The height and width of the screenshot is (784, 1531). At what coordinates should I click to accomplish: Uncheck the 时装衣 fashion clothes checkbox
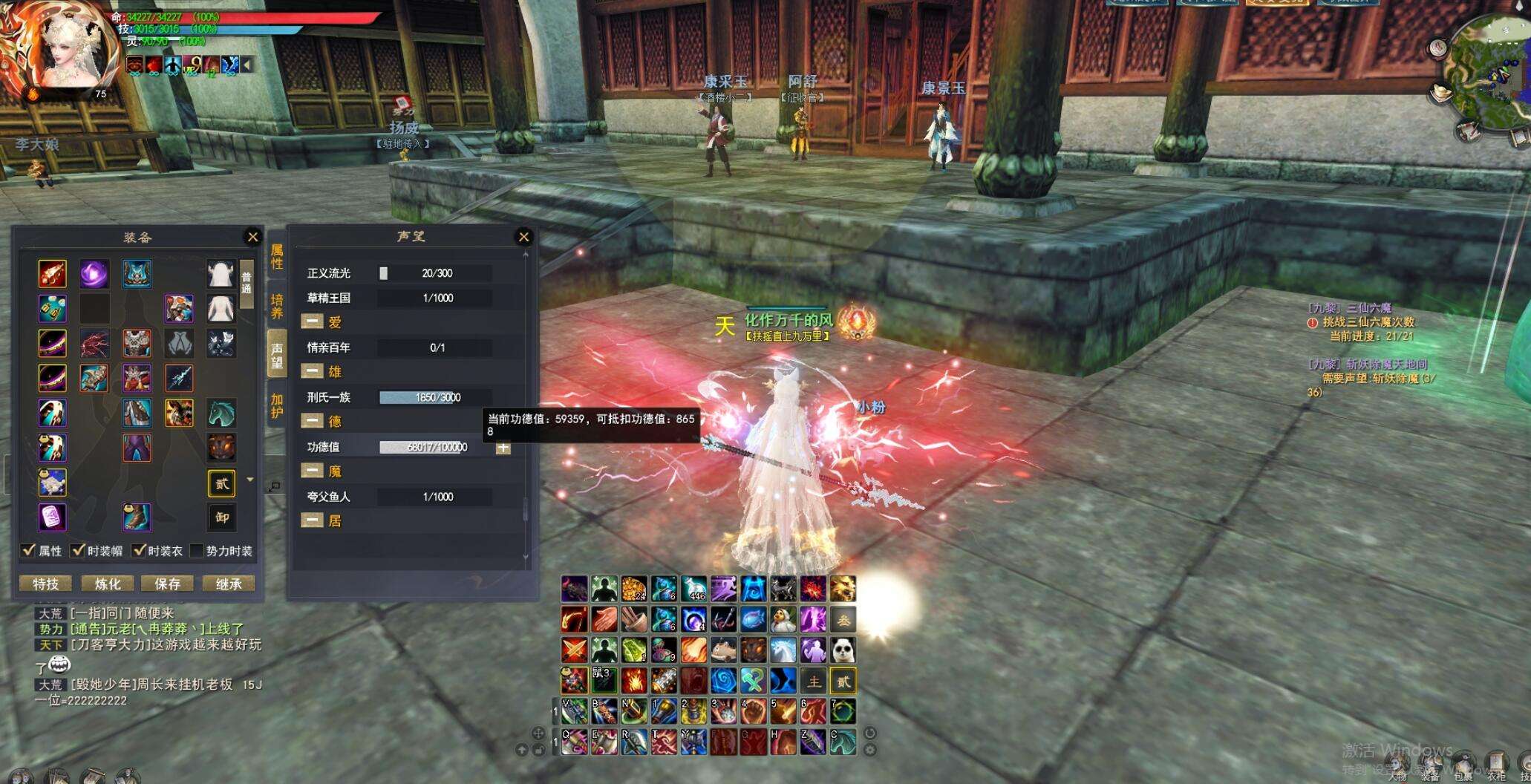tap(139, 550)
